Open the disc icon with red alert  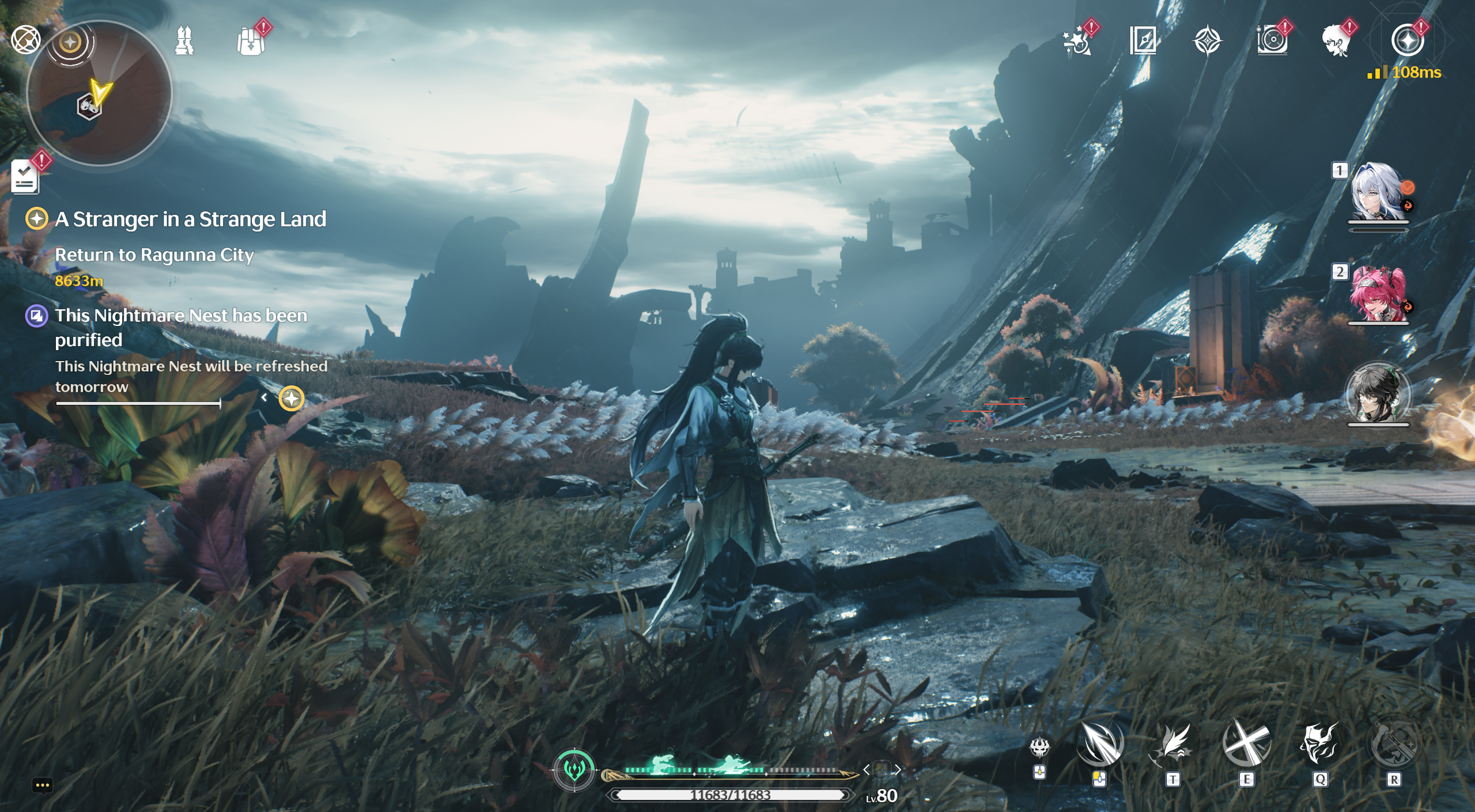(x=1272, y=41)
